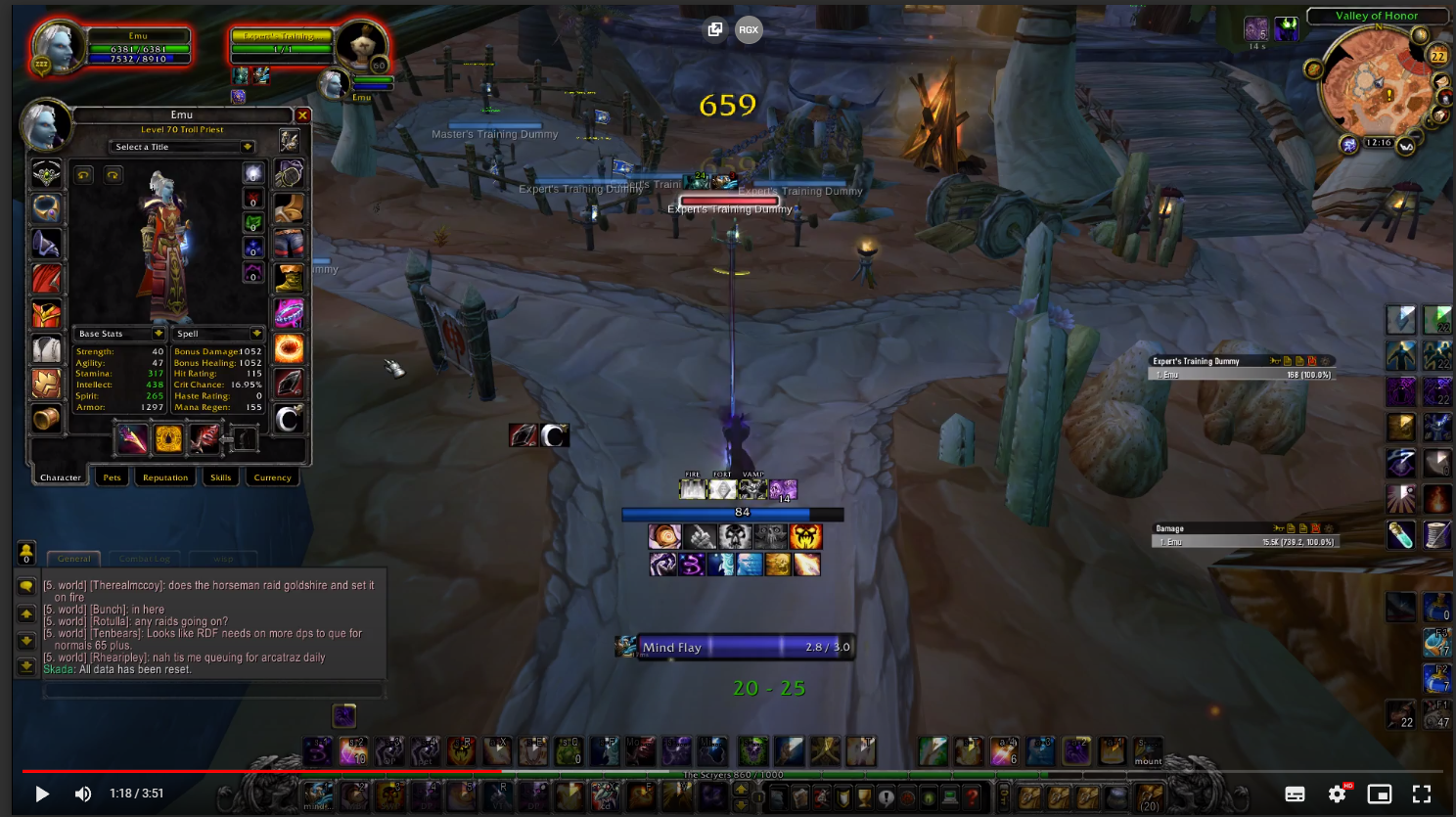The height and width of the screenshot is (817, 1456).
Task: Click the red question mark help micro button
Action: 972,797
